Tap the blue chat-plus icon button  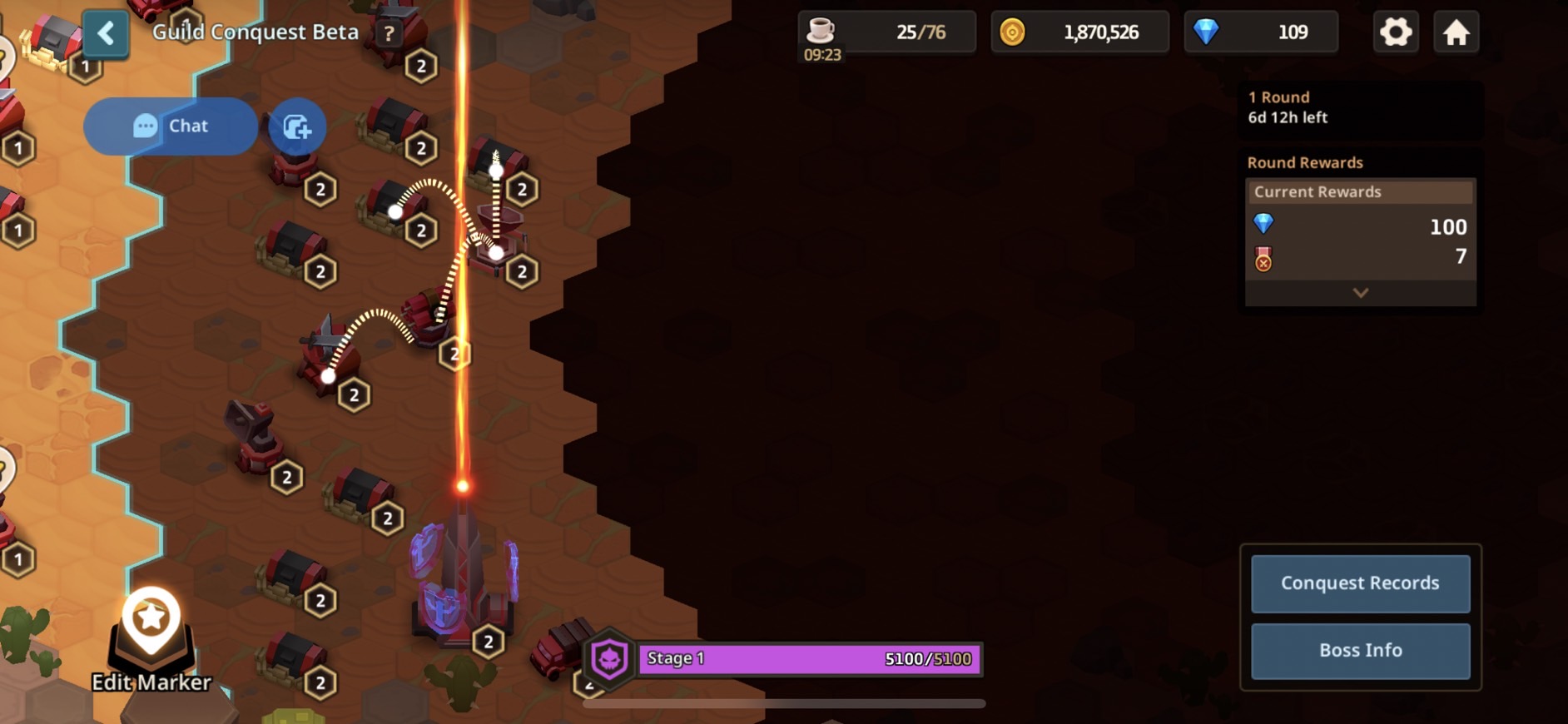pyautogui.click(x=297, y=127)
